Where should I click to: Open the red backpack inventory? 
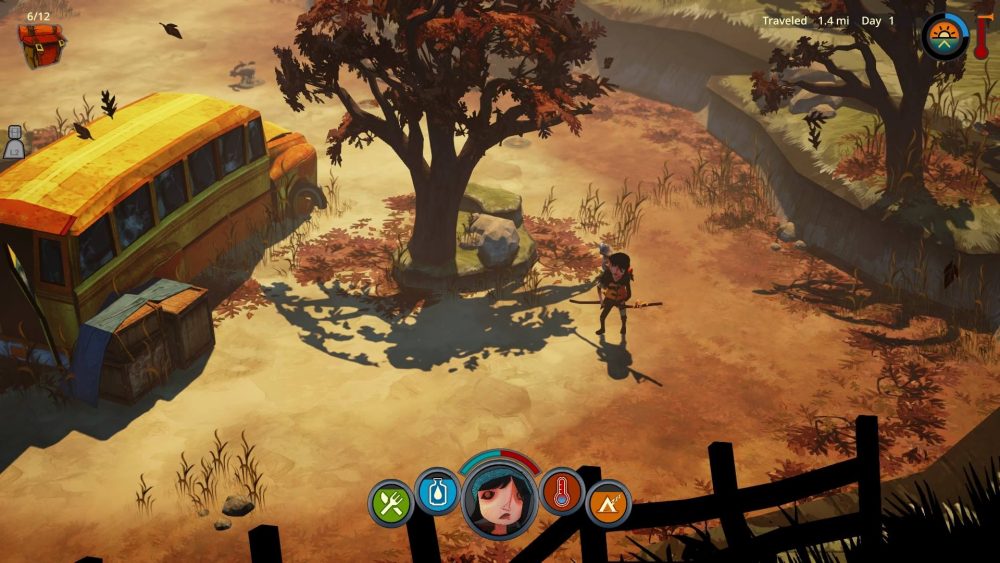41,45
